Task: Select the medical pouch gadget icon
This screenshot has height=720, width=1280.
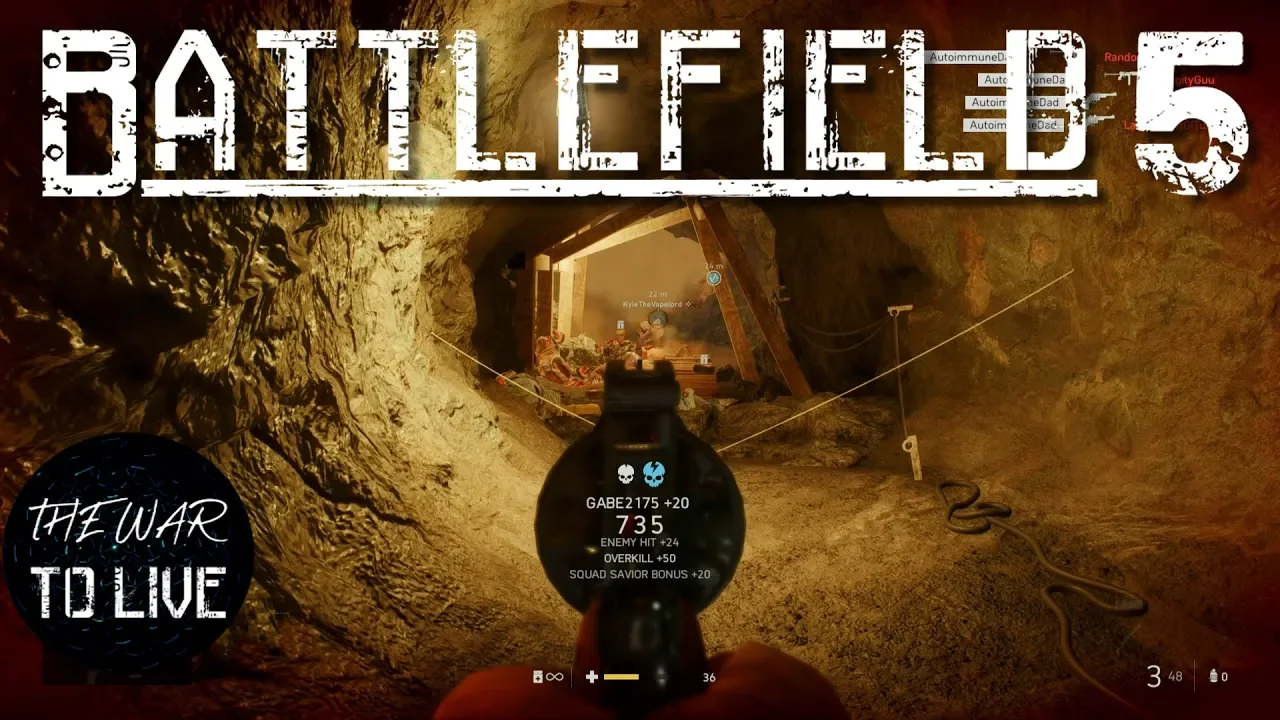Action: [x=538, y=677]
